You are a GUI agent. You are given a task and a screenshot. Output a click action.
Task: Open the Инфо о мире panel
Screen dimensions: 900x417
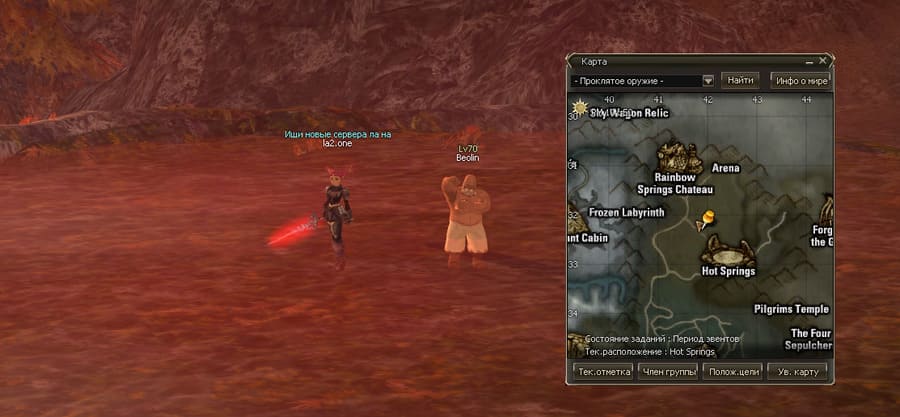tap(801, 80)
